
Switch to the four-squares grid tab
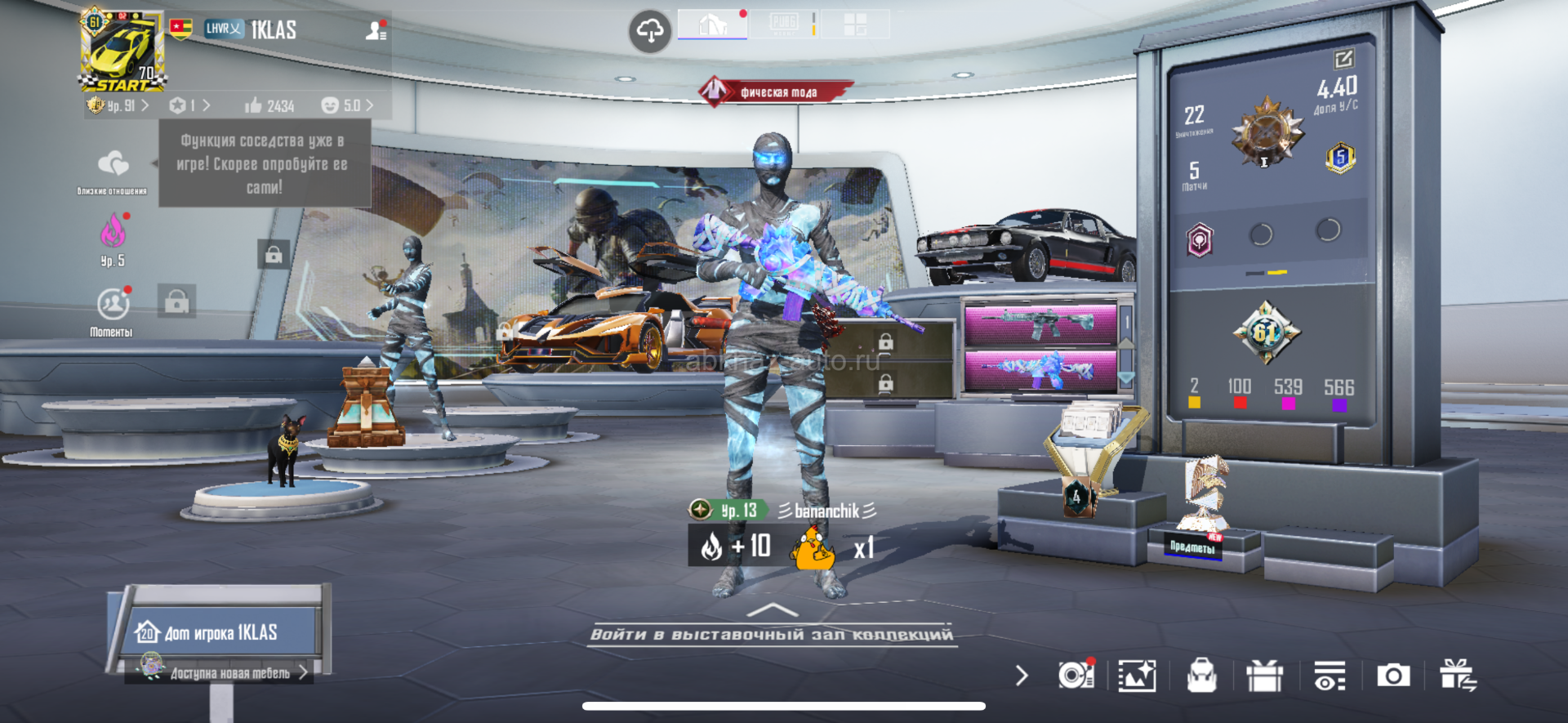[855, 25]
